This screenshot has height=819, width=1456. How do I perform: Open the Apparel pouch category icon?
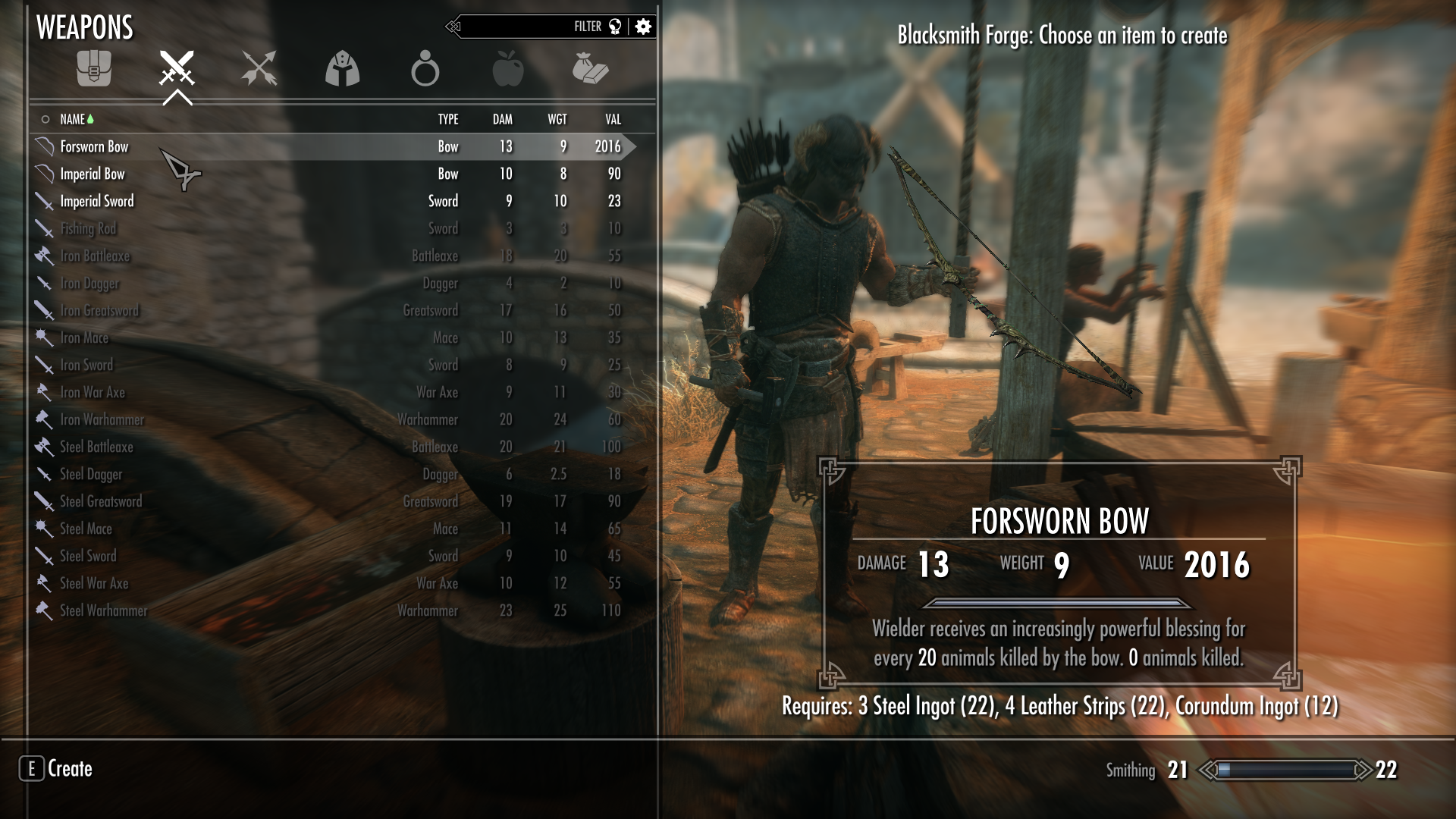pos(95,70)
